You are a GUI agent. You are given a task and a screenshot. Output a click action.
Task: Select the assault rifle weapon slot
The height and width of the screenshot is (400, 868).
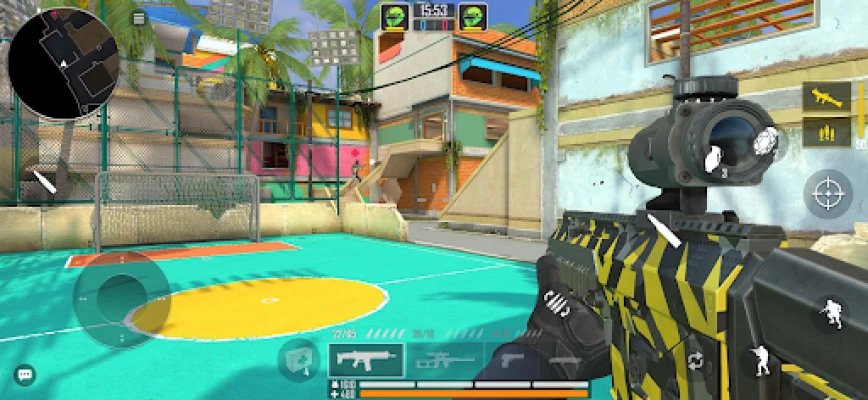click(366, 359)
